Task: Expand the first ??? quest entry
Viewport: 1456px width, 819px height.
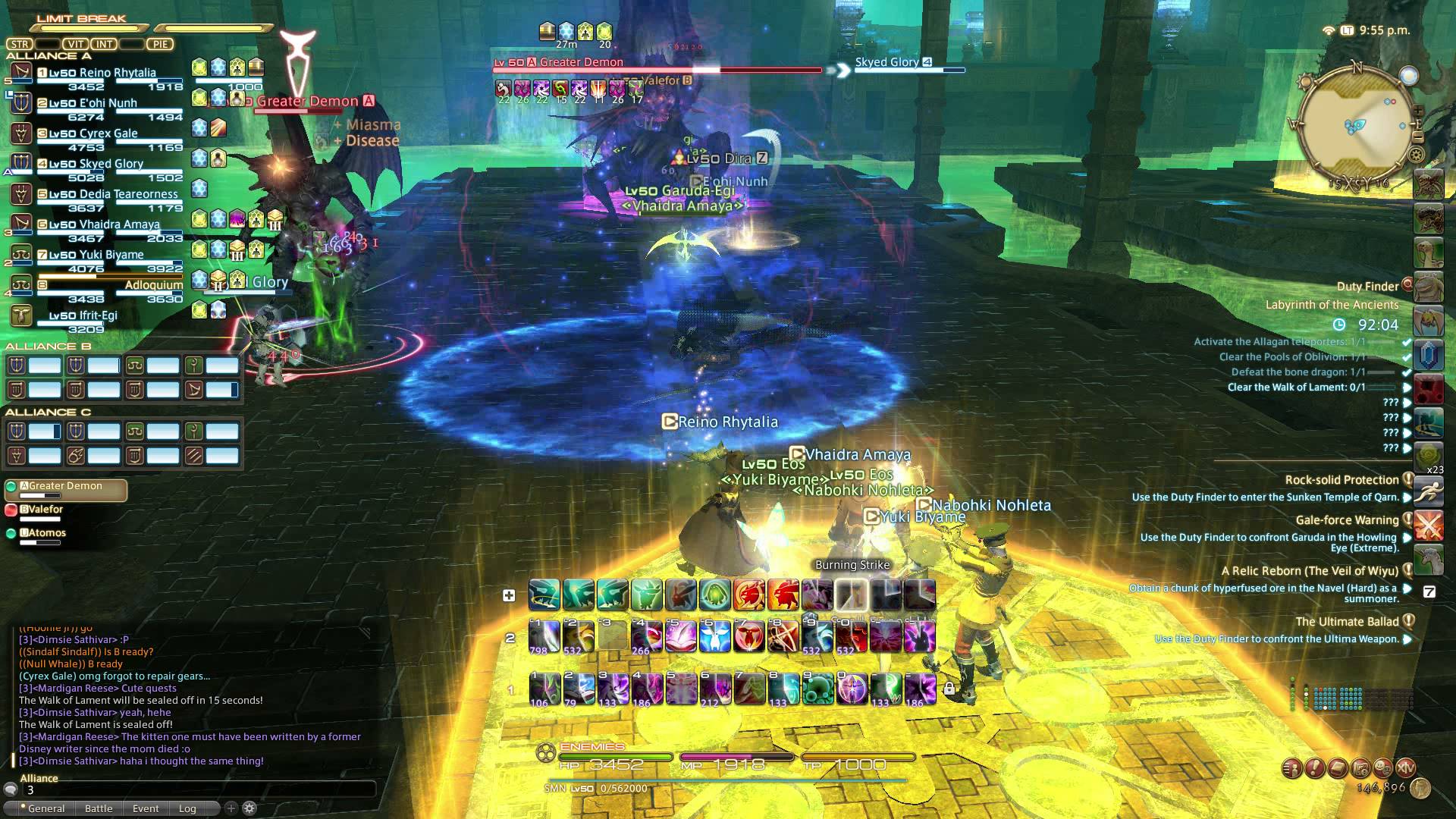Action: 1408,403
